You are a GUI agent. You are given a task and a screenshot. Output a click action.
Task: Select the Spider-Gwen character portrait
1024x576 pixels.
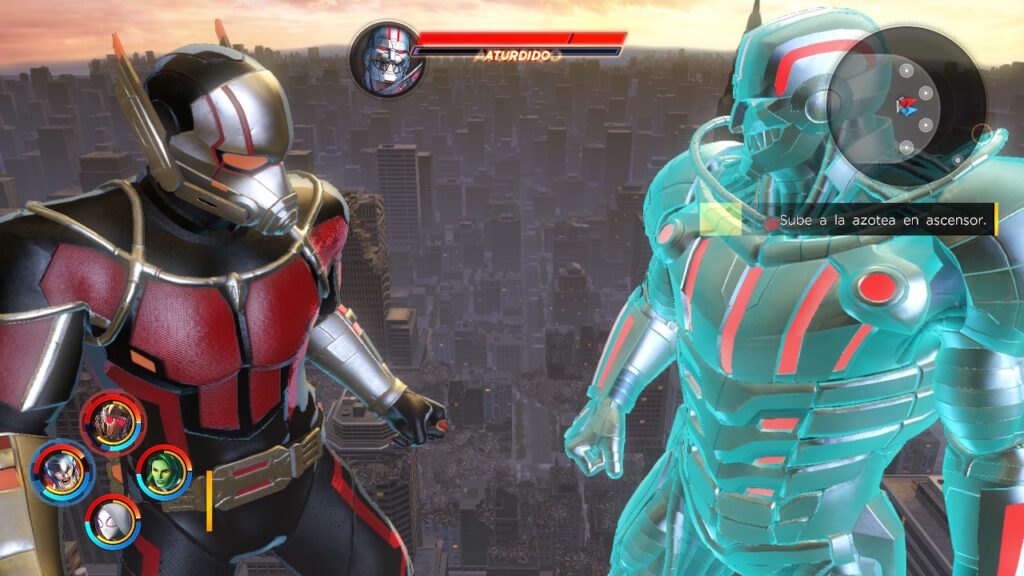[x=111, y=520]
